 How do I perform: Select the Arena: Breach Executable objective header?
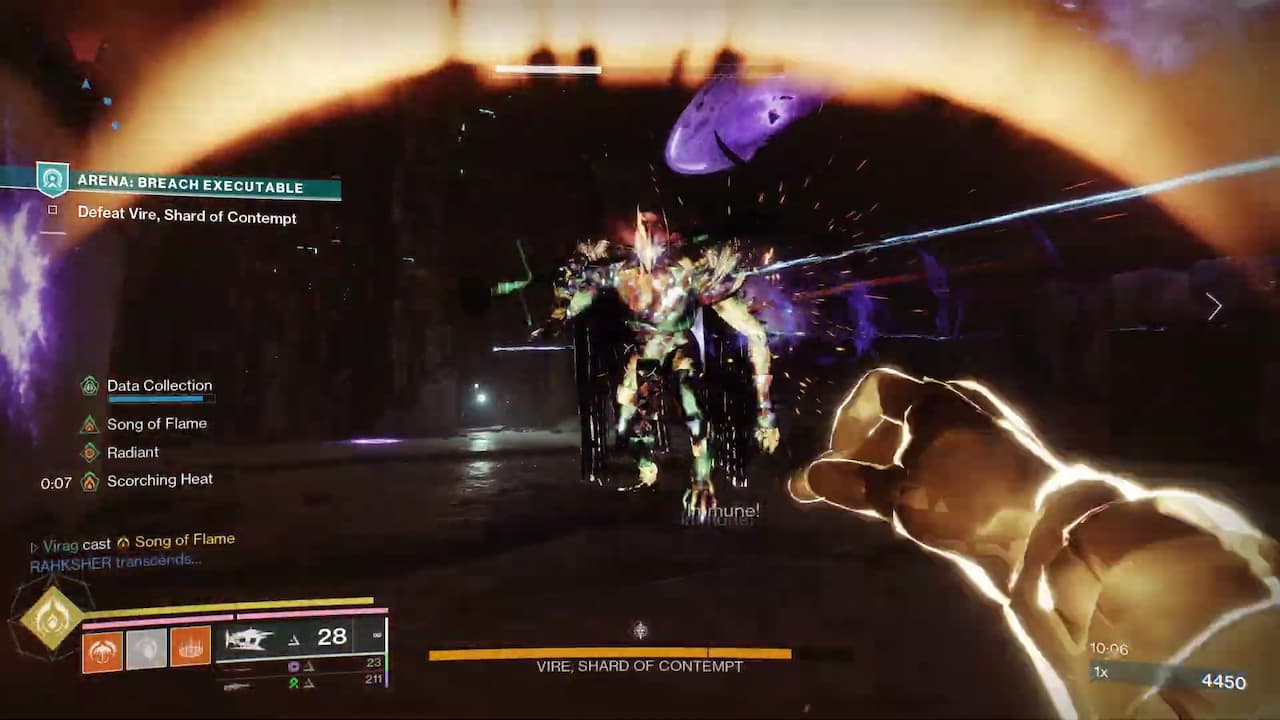click(x=190, y=186)
